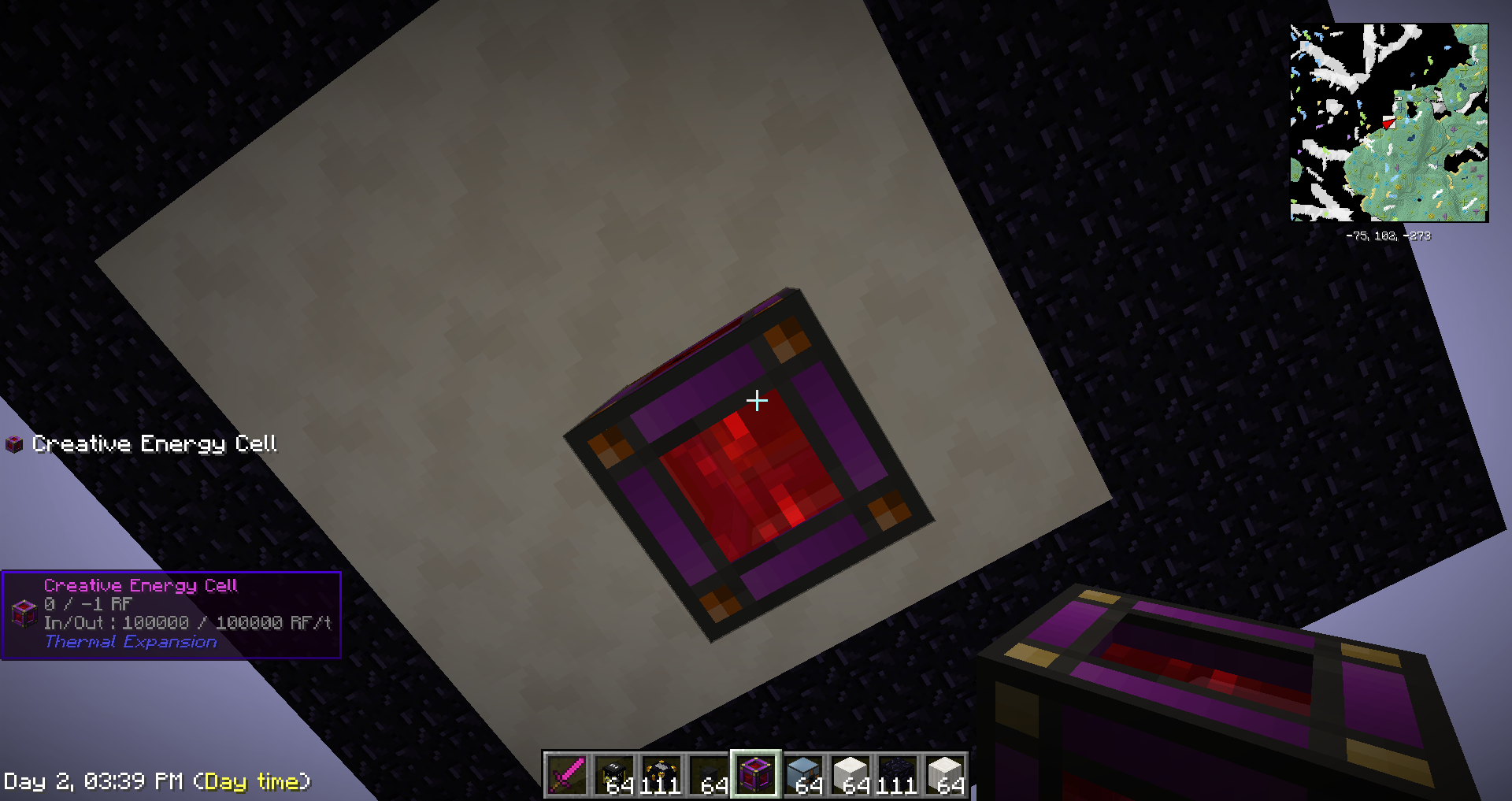Screen dimensions: 1512x801
Task: Select the Thermal Expansion label in the tooltip
Action: [130, 642]
